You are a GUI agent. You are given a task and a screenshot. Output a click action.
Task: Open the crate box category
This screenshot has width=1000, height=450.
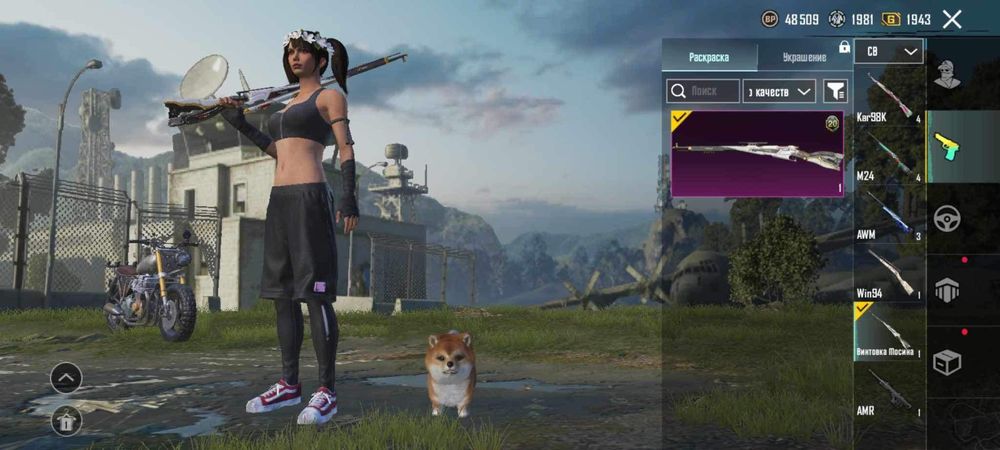coord(947,362)
